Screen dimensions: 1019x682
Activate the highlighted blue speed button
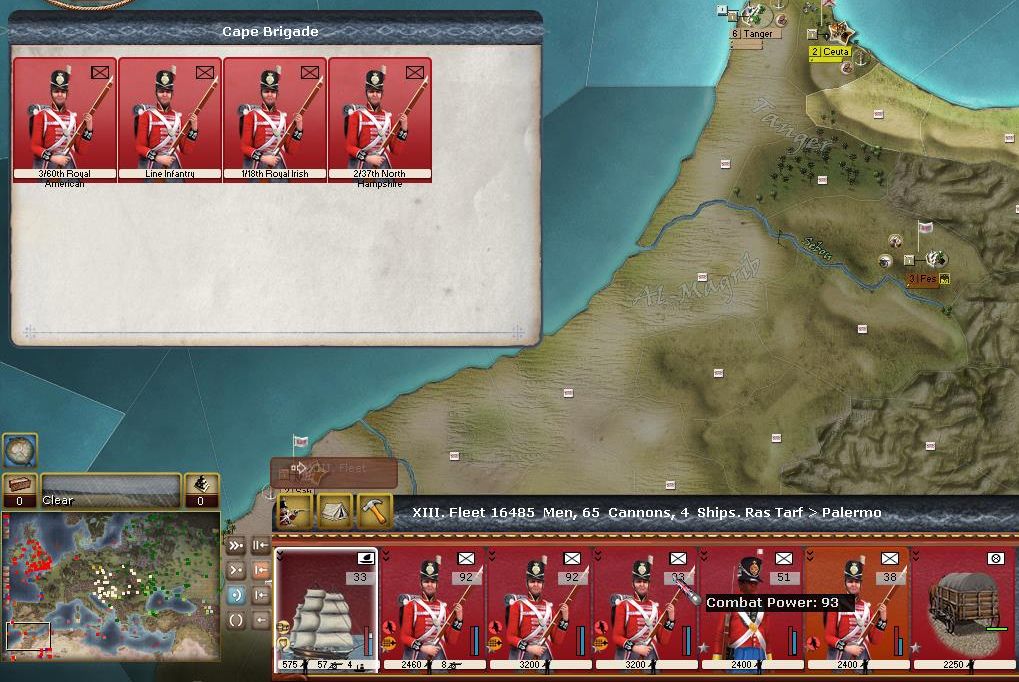(x=236, y=595)
